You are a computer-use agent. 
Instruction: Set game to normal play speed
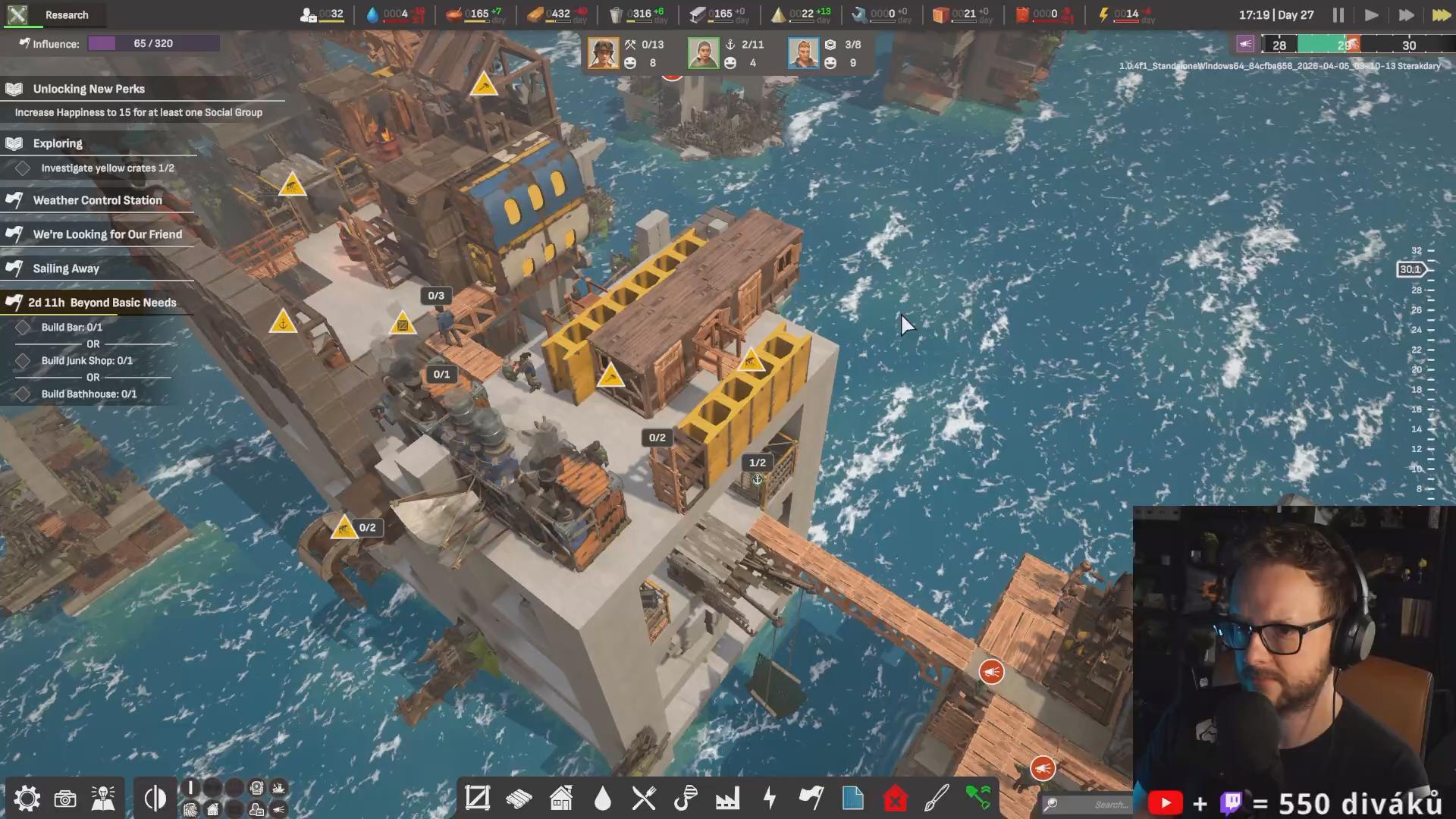pos(1371,15)
